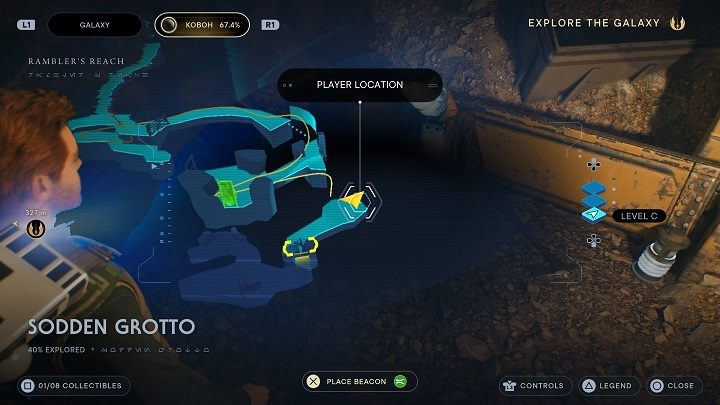Select the offscreen meditation point distance marker

click(x=36, y=228)
